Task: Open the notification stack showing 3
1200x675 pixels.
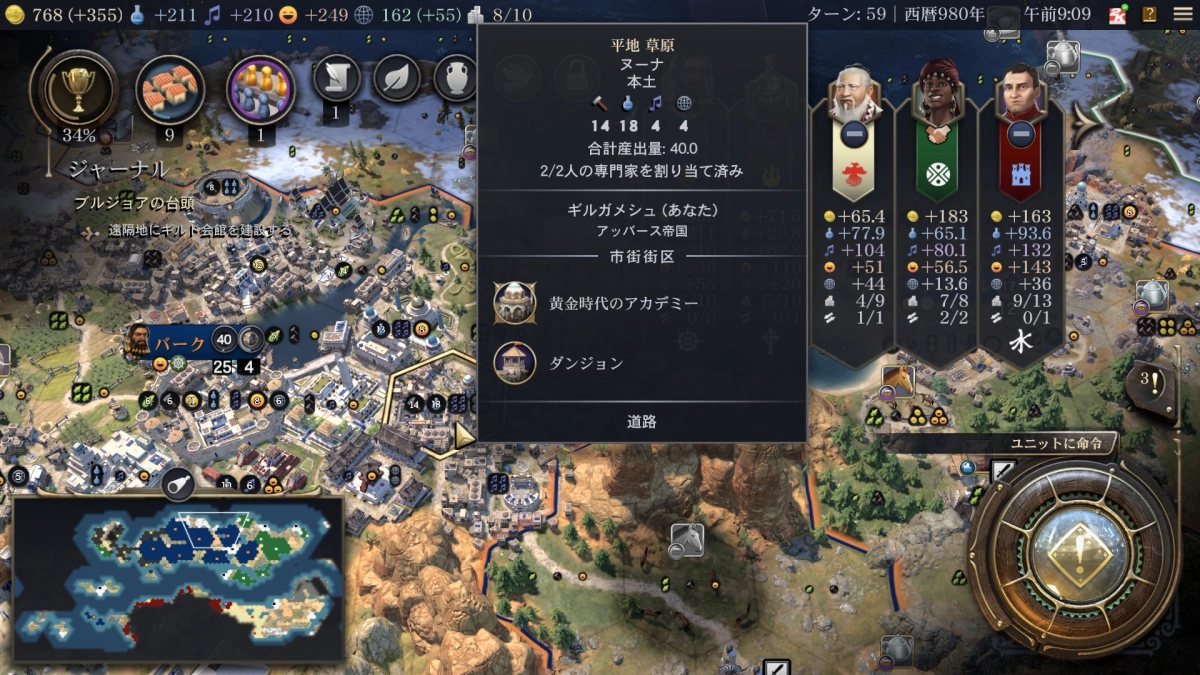Action: (1150, 383)
